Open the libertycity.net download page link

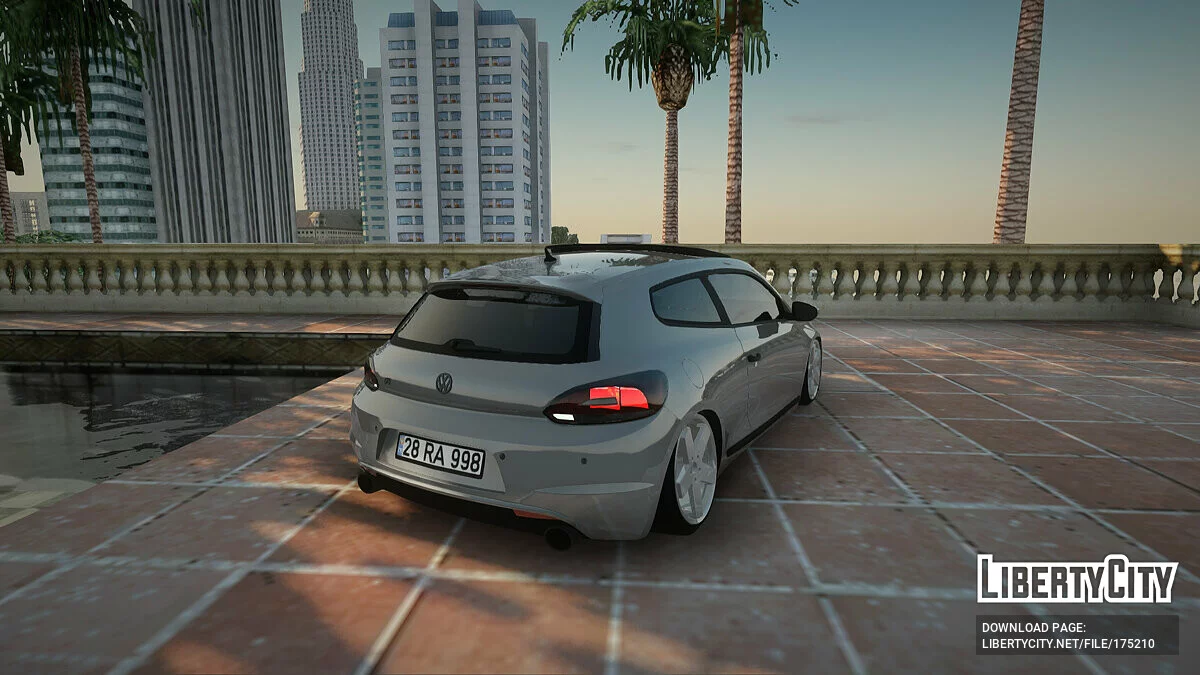point(1068,644)
